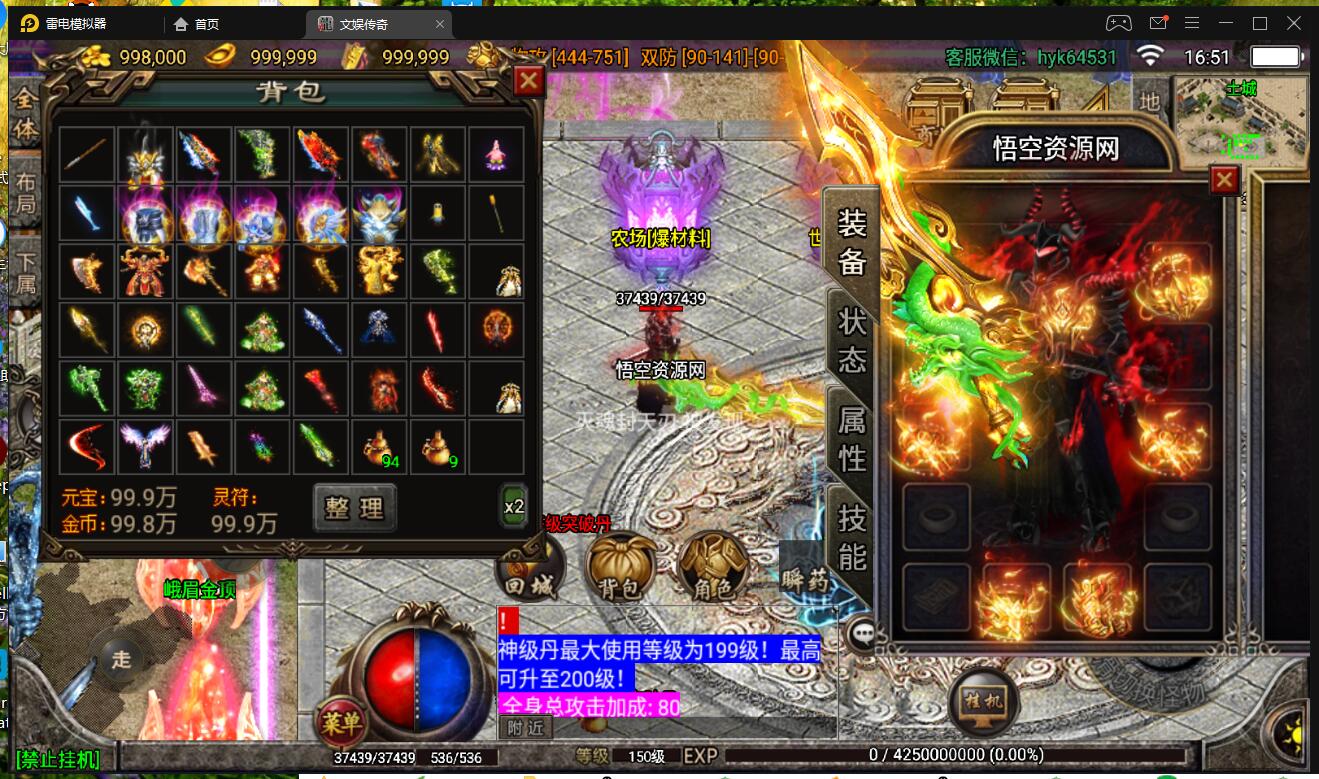The width and height of the screenshot is (1319, 779).
Task: Click the 整理 sort button
Action: tap(354, 507)
